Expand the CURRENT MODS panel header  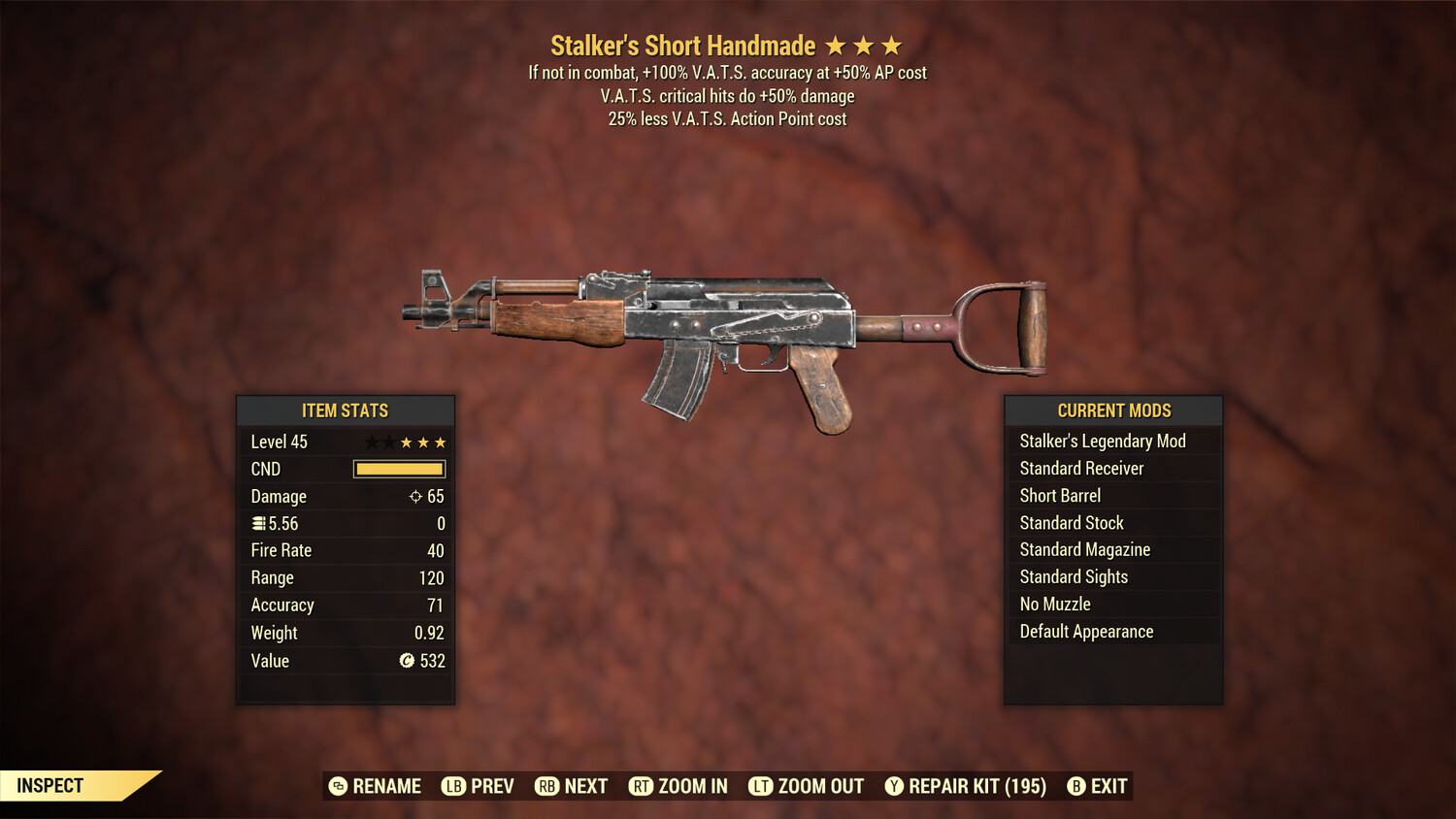pos(1112,410)
